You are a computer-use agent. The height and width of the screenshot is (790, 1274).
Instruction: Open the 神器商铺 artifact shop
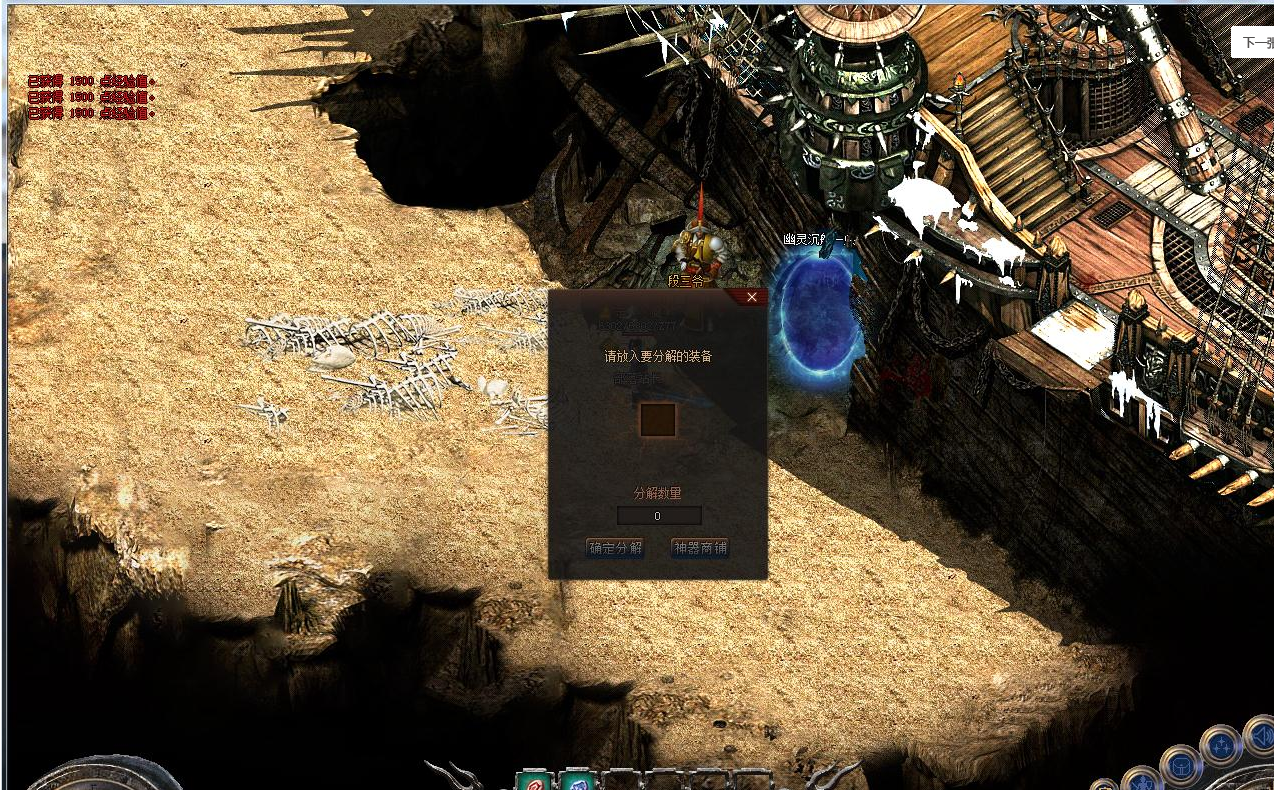click(x=699, y=548)
